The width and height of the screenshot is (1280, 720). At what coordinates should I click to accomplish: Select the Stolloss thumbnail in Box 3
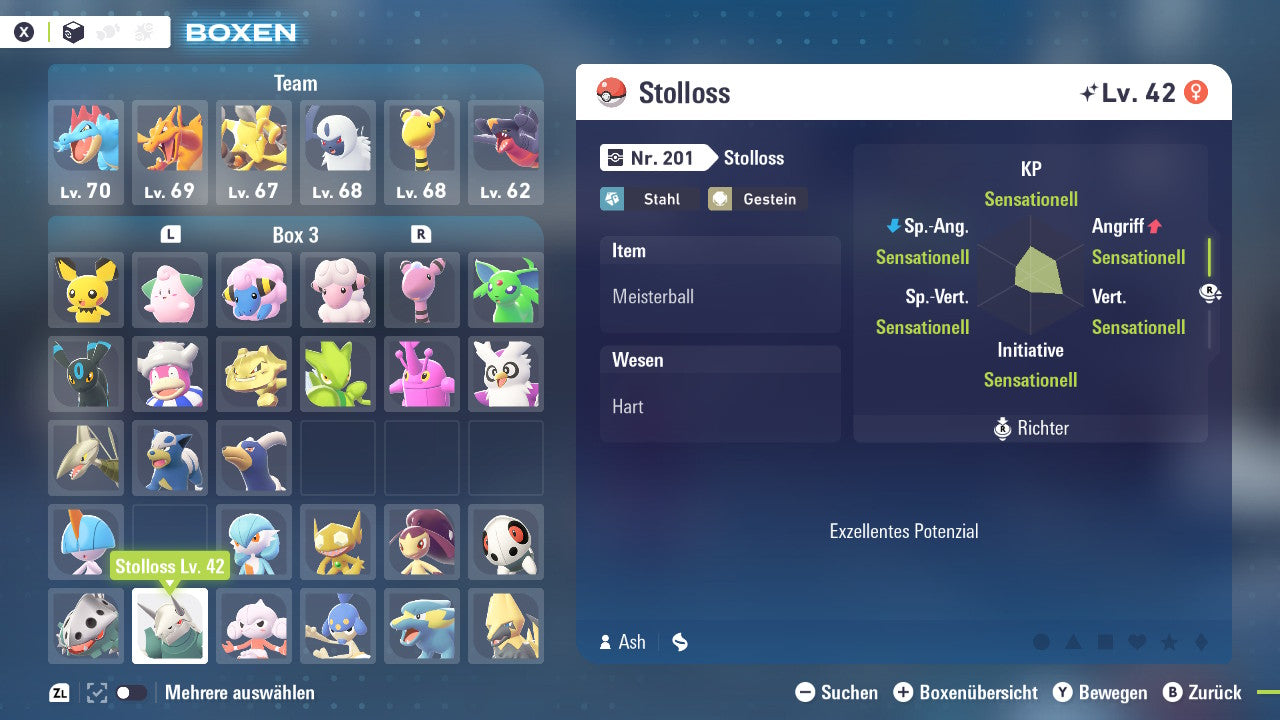169,625
